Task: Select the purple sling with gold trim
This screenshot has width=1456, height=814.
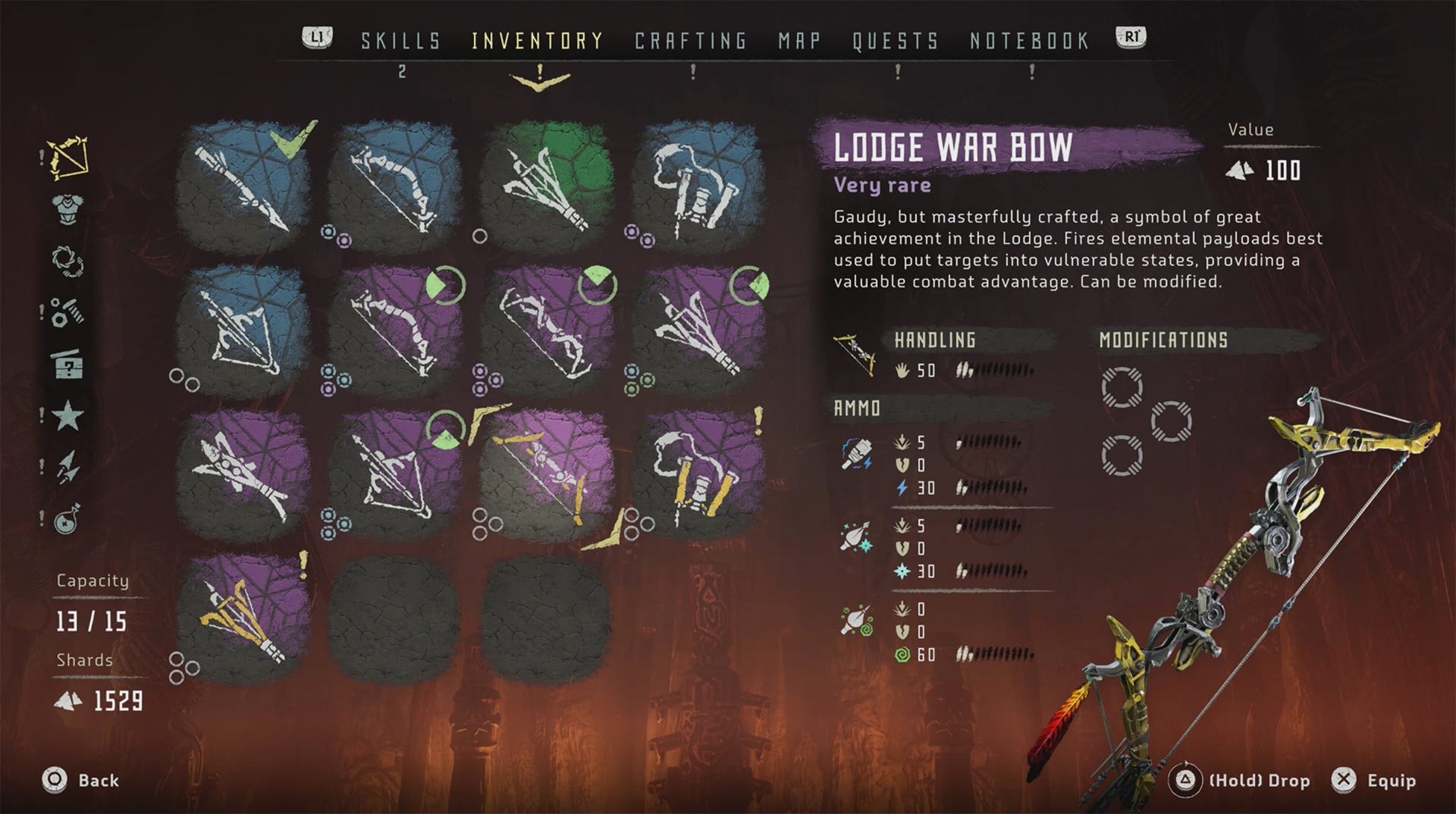Action: [x=698, y=474]
